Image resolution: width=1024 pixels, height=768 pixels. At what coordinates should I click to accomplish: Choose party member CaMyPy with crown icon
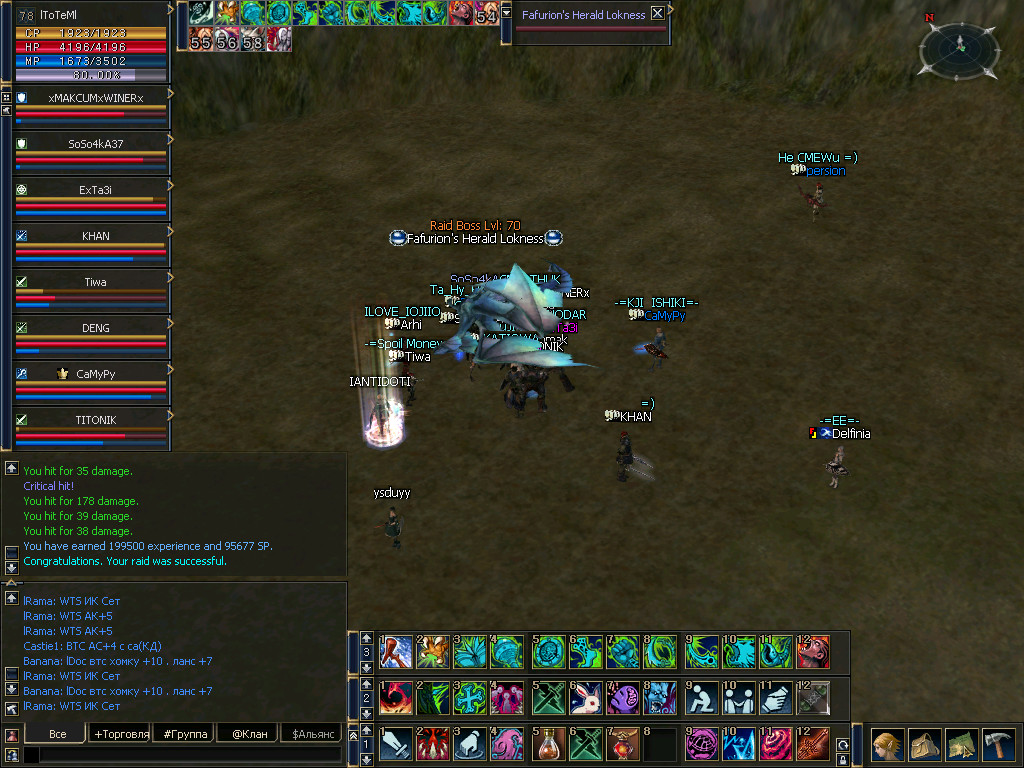point(95,374)
